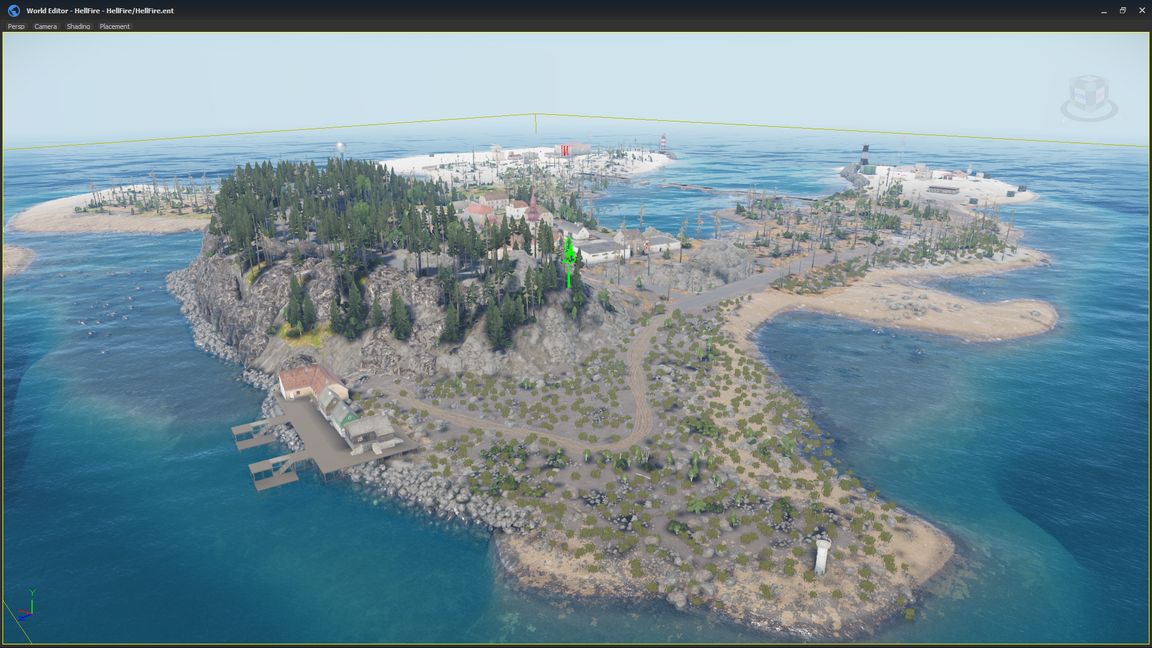The width and height of the screenshot is (1152, 648).
Task: Open the Placement menu
Action: (114, 26)
